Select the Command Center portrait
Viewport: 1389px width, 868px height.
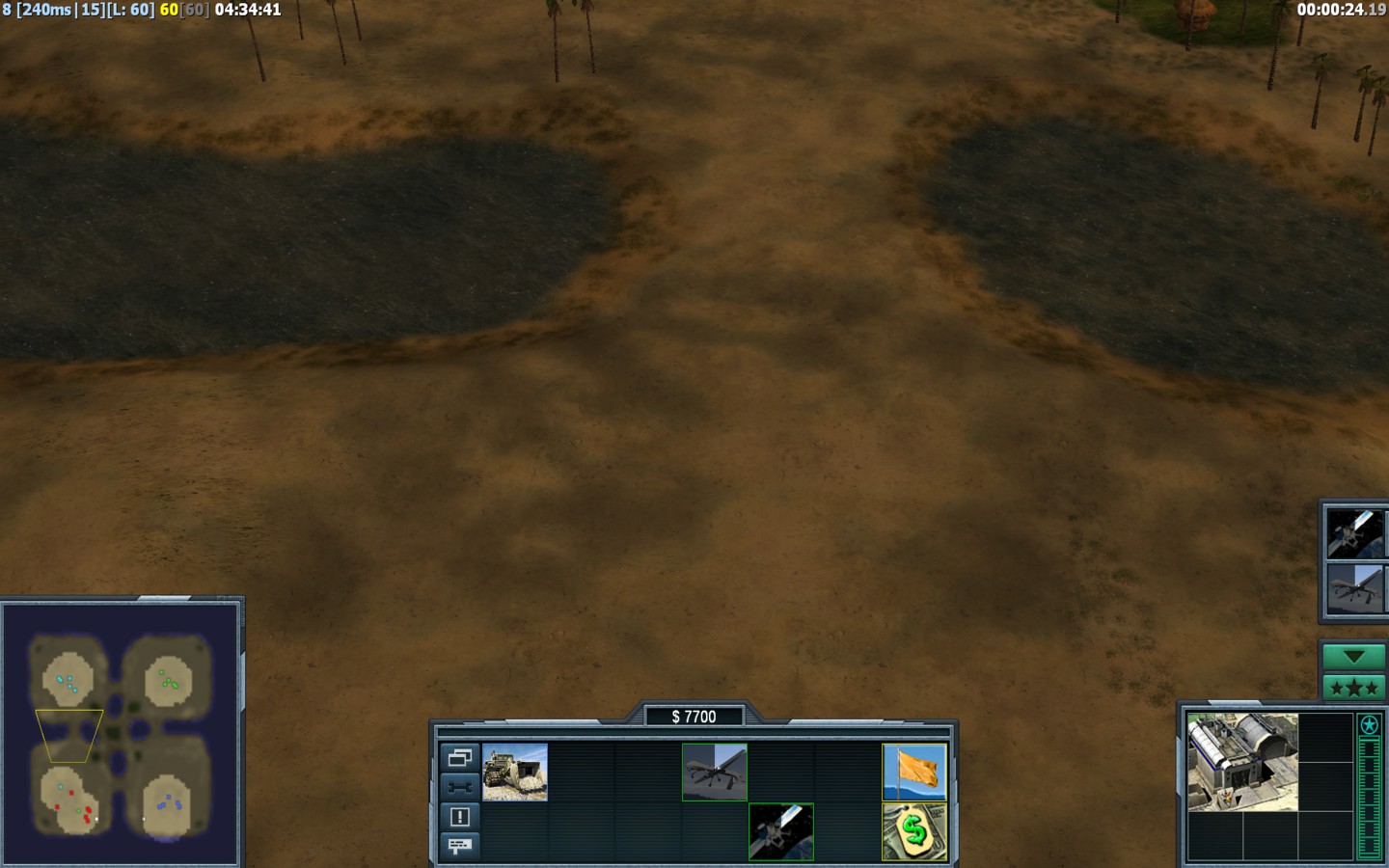coord(1242,762)
